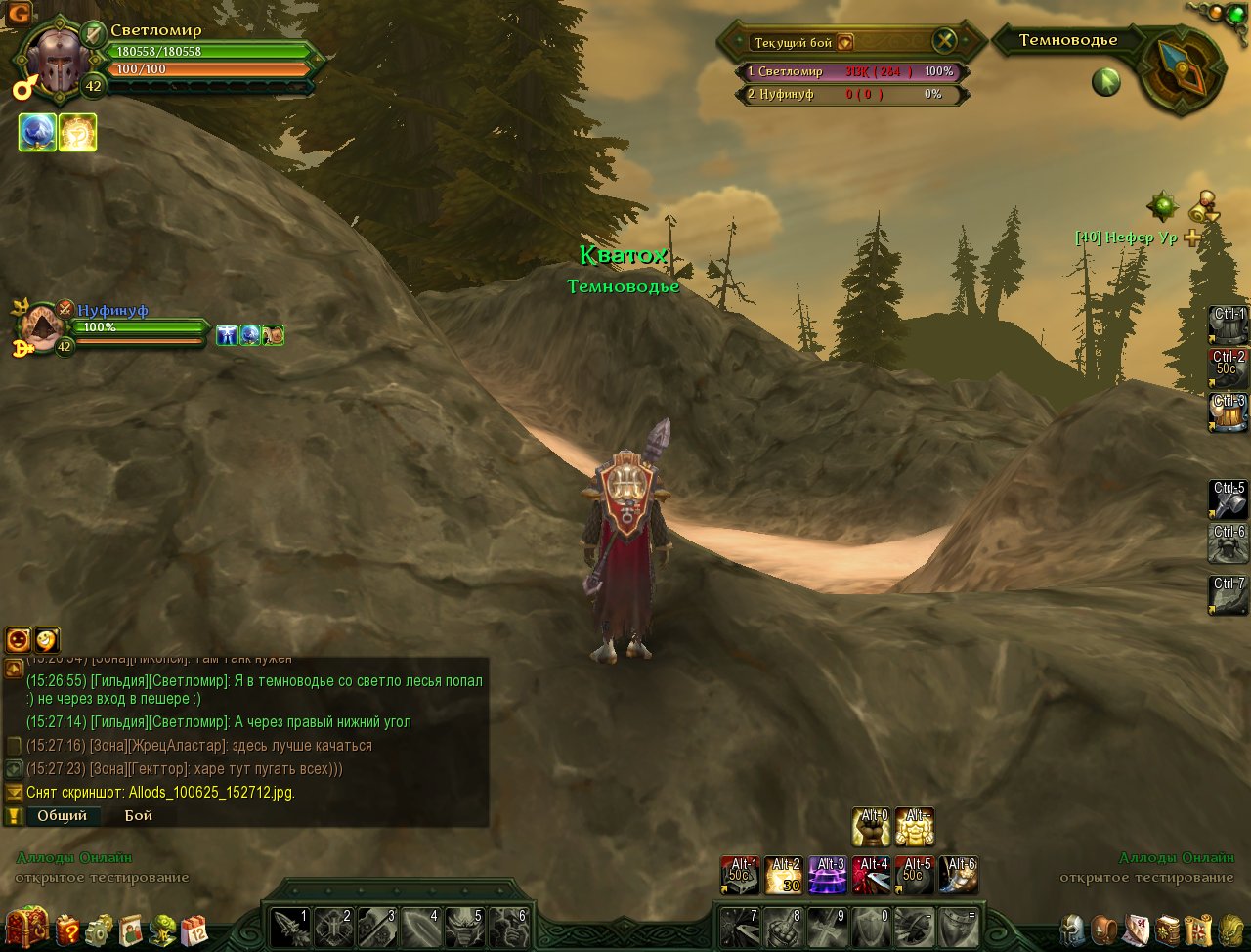This screenshot has height=952, width=1251.
Task: Expand the Нефер Ур quest tracker entry
Action: pyautogui.click(x=1192, y=238)
